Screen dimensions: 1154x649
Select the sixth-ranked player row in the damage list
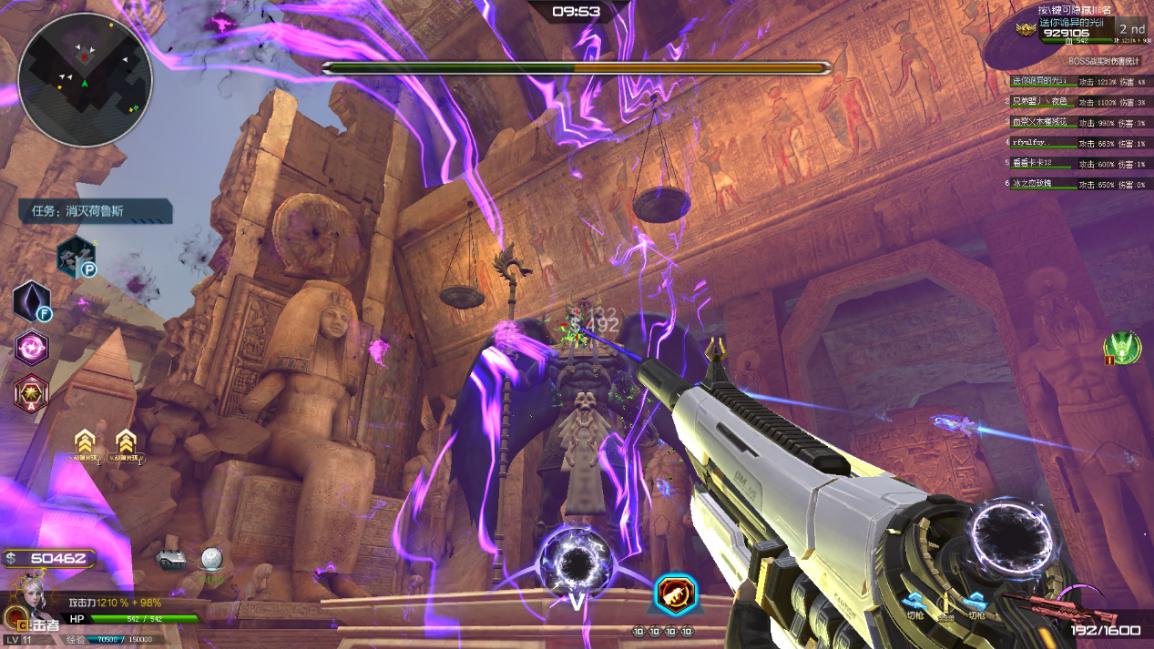tap(1075, 184)
